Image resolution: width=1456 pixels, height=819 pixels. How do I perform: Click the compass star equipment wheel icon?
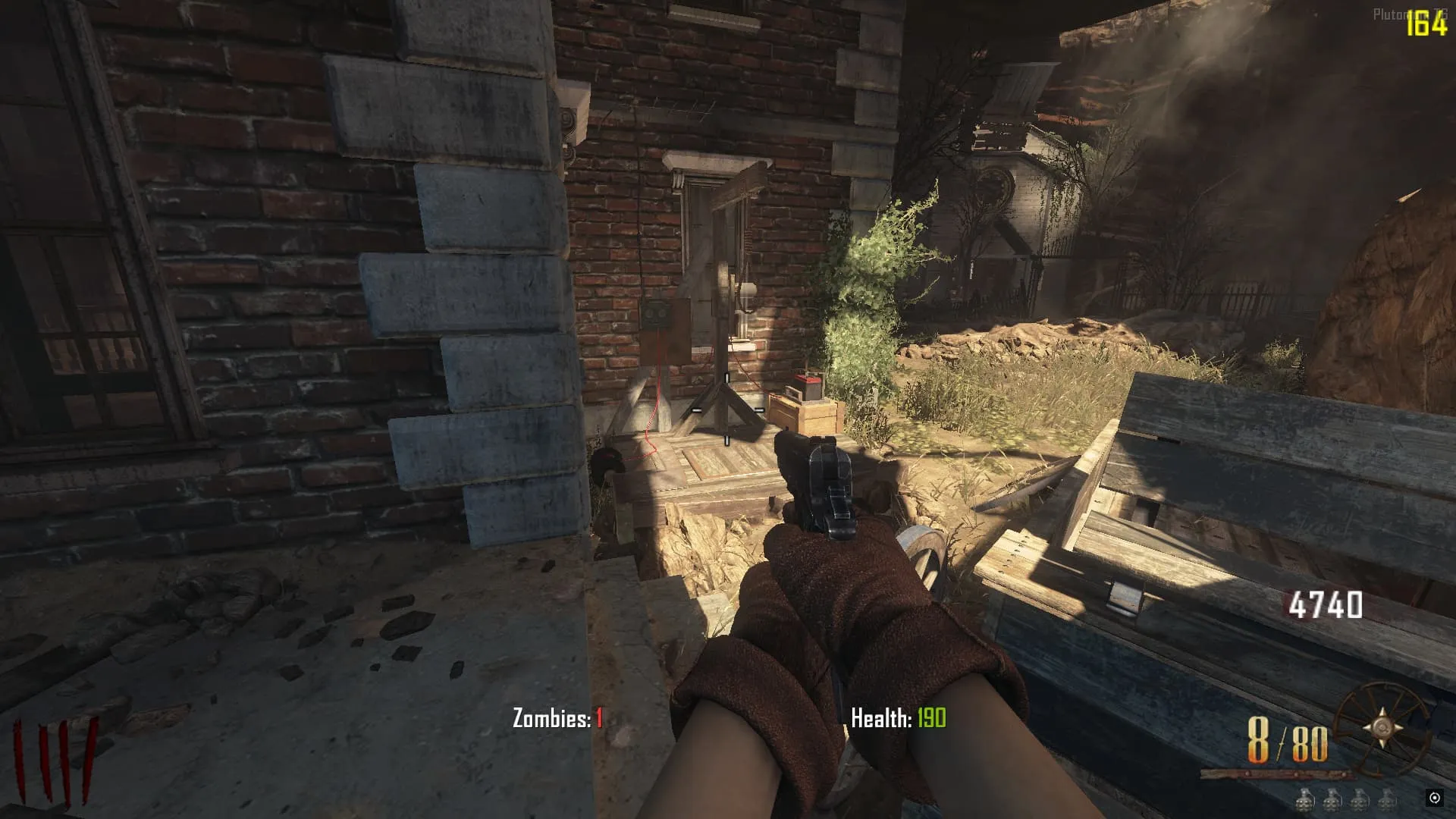(x=1382, y=727)
